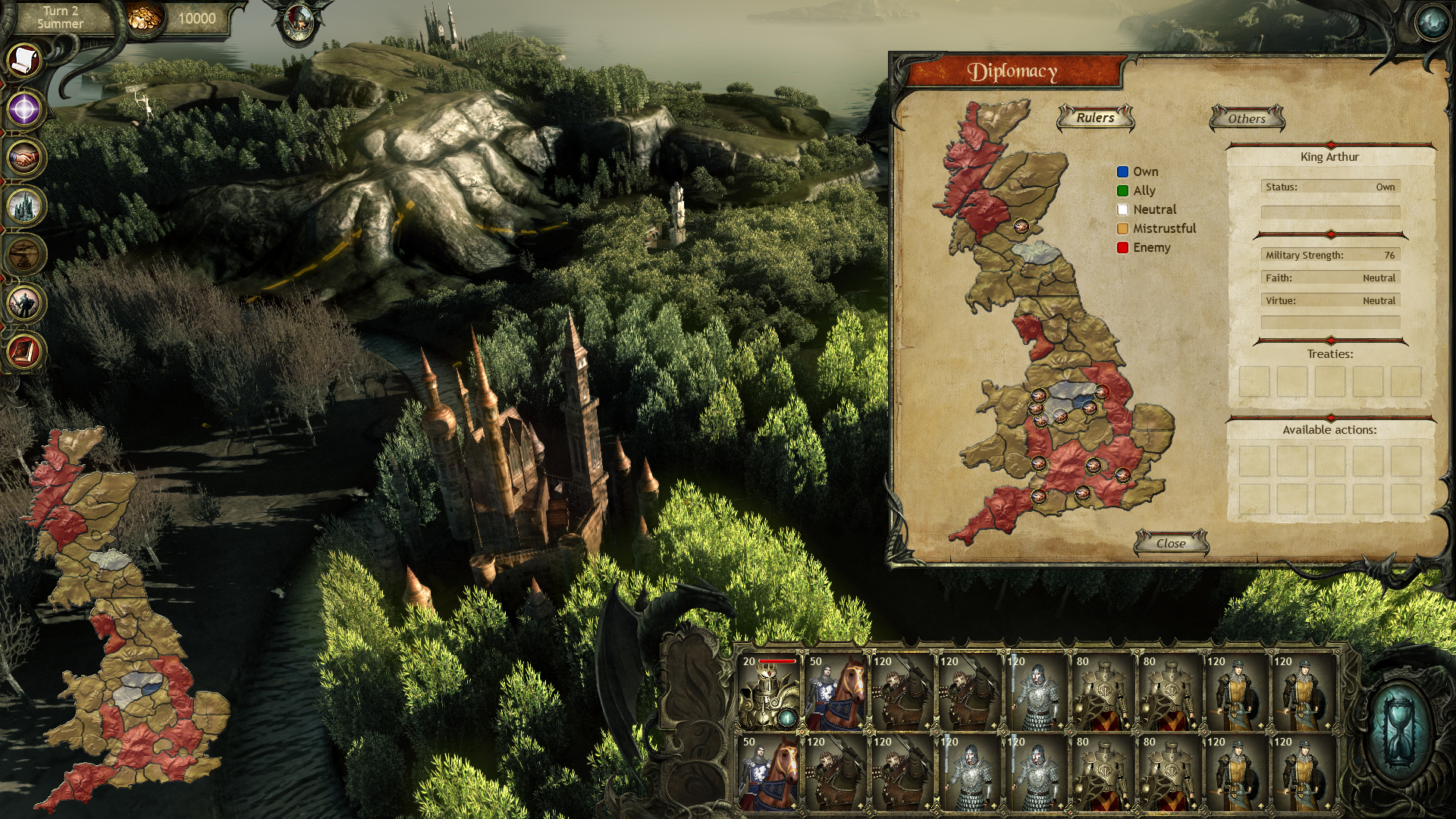Switch to the Rulers tab
Screen dimensions: 1456x819
coord(1095,118)
